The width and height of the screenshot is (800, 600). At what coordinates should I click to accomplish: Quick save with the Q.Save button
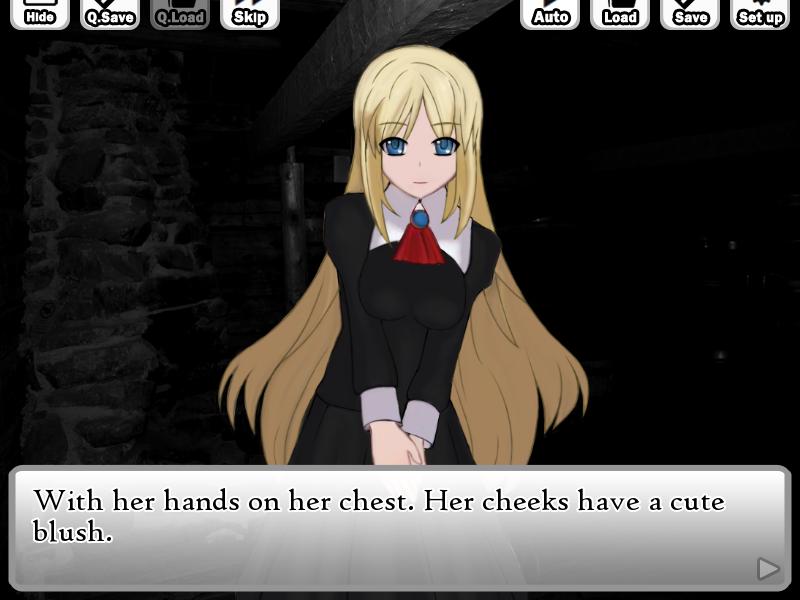click(110, 14)
